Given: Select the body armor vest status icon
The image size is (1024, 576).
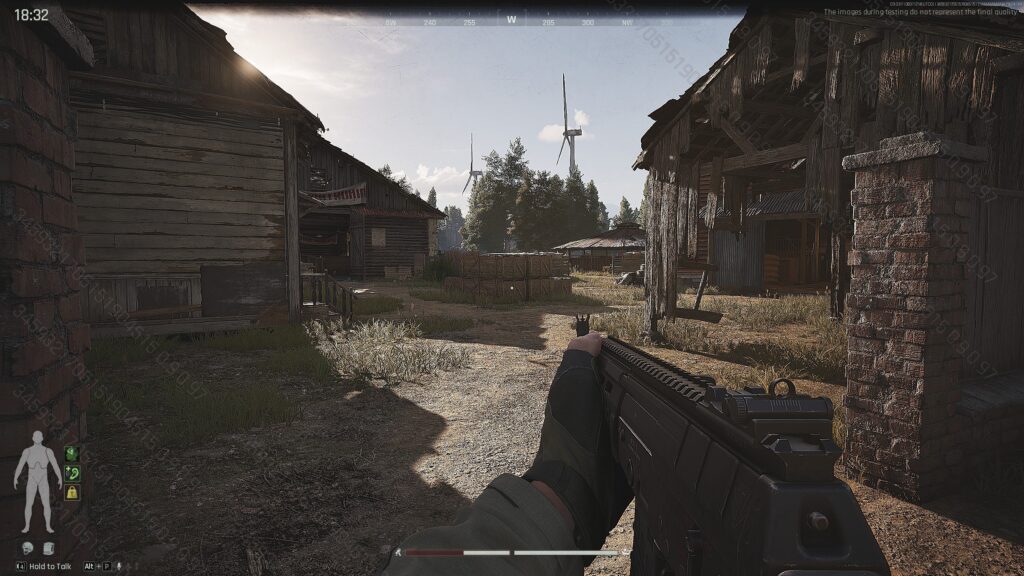Looking at the screenshot, I should 48,549.
